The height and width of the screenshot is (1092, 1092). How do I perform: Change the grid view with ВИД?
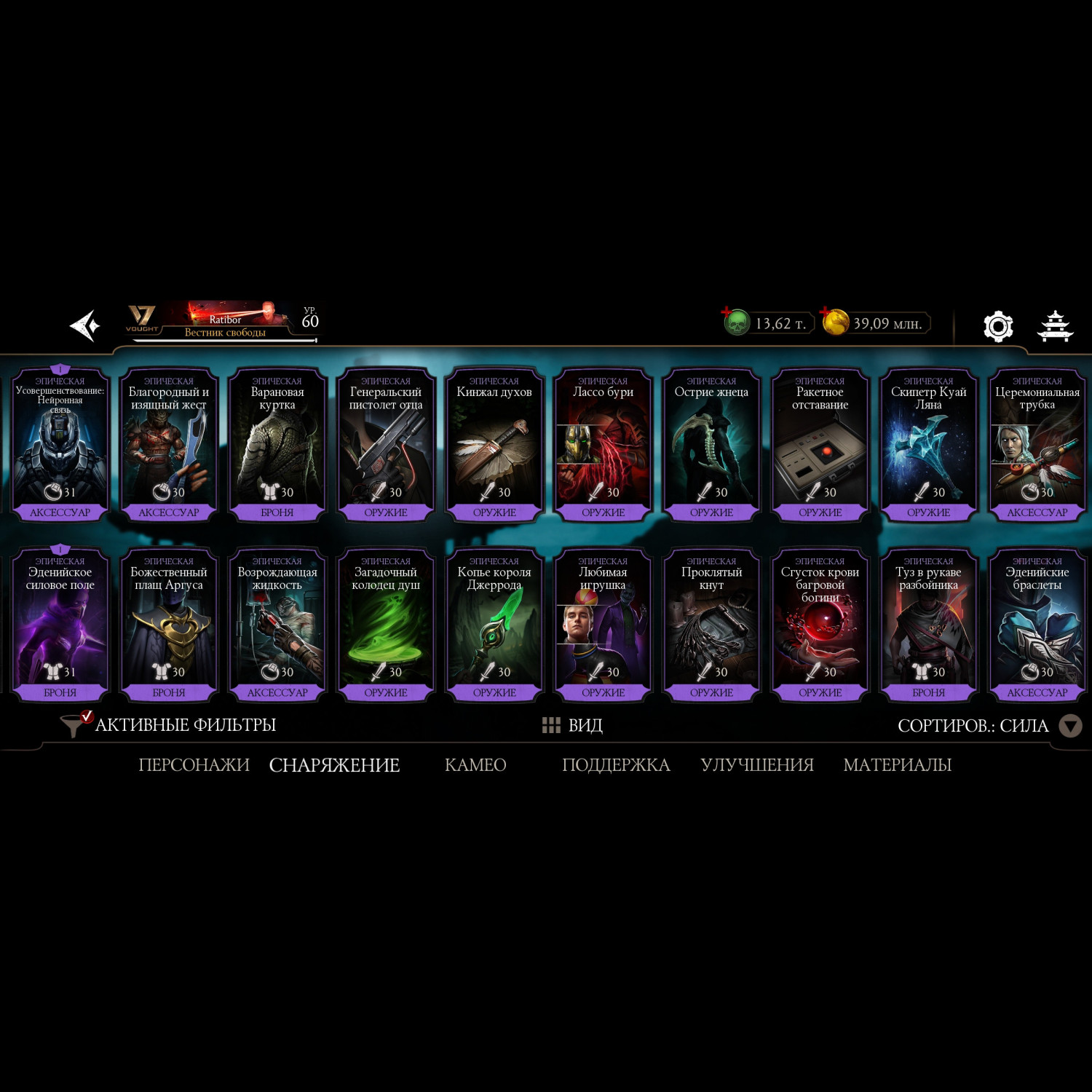click(x=572, y=725)
